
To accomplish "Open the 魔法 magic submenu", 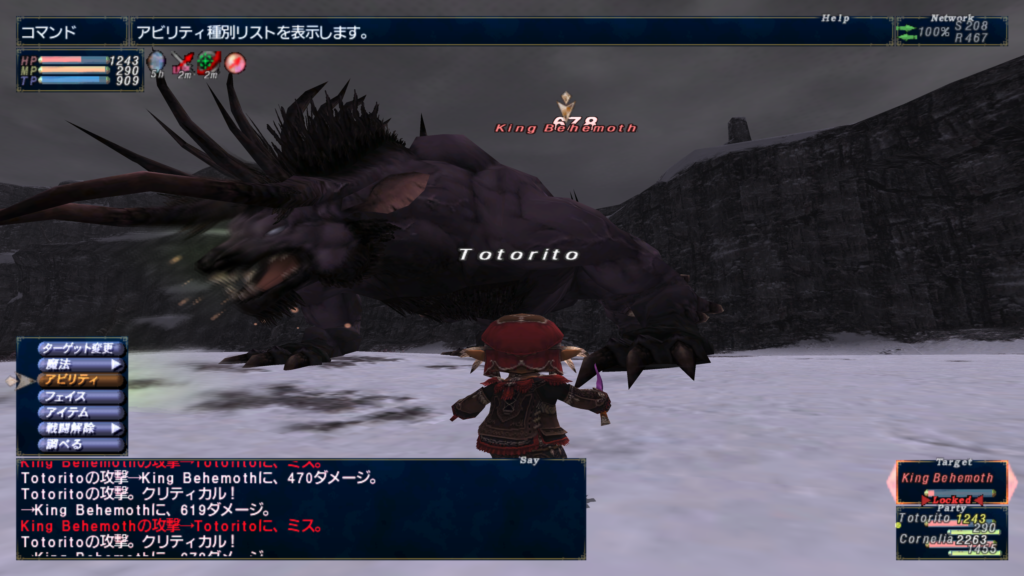I will coord(80,364).
